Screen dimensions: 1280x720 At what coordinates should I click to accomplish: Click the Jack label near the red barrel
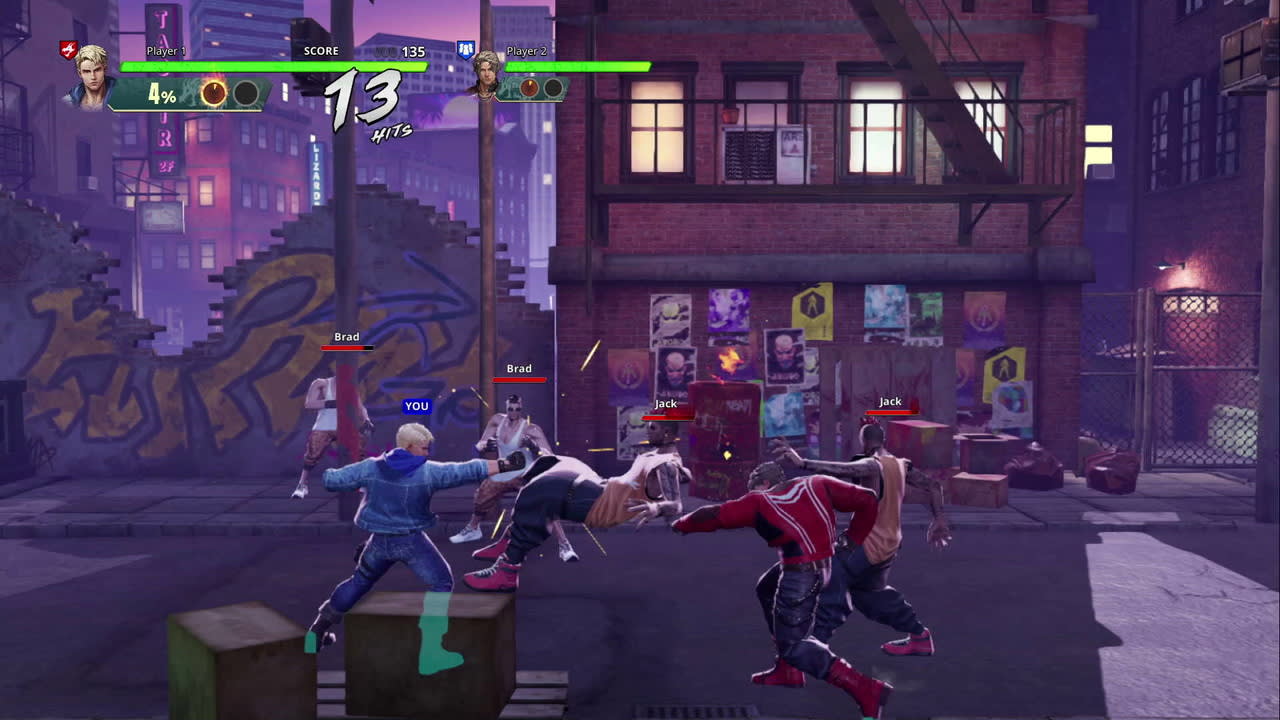[x=664, y=403]
